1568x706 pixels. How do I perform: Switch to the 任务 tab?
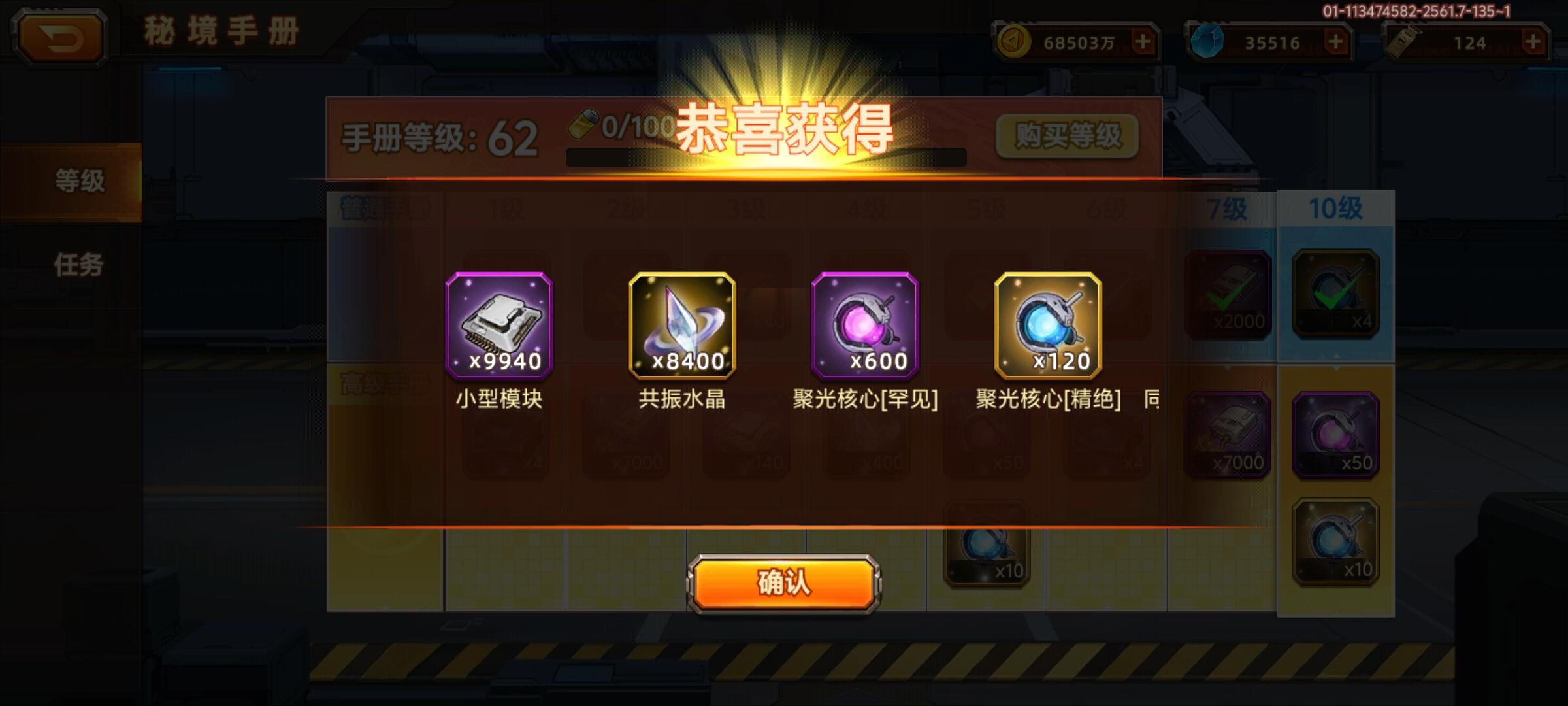(78, 265)
